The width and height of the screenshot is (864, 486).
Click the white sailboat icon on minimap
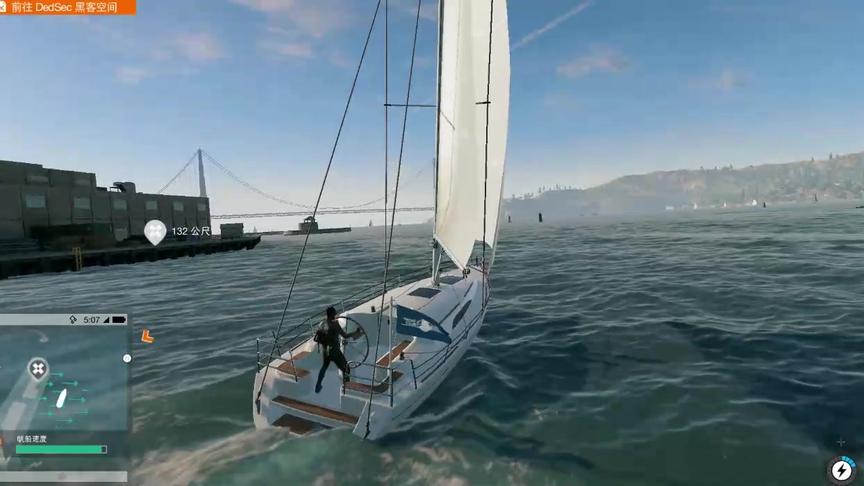coord(61,399)
